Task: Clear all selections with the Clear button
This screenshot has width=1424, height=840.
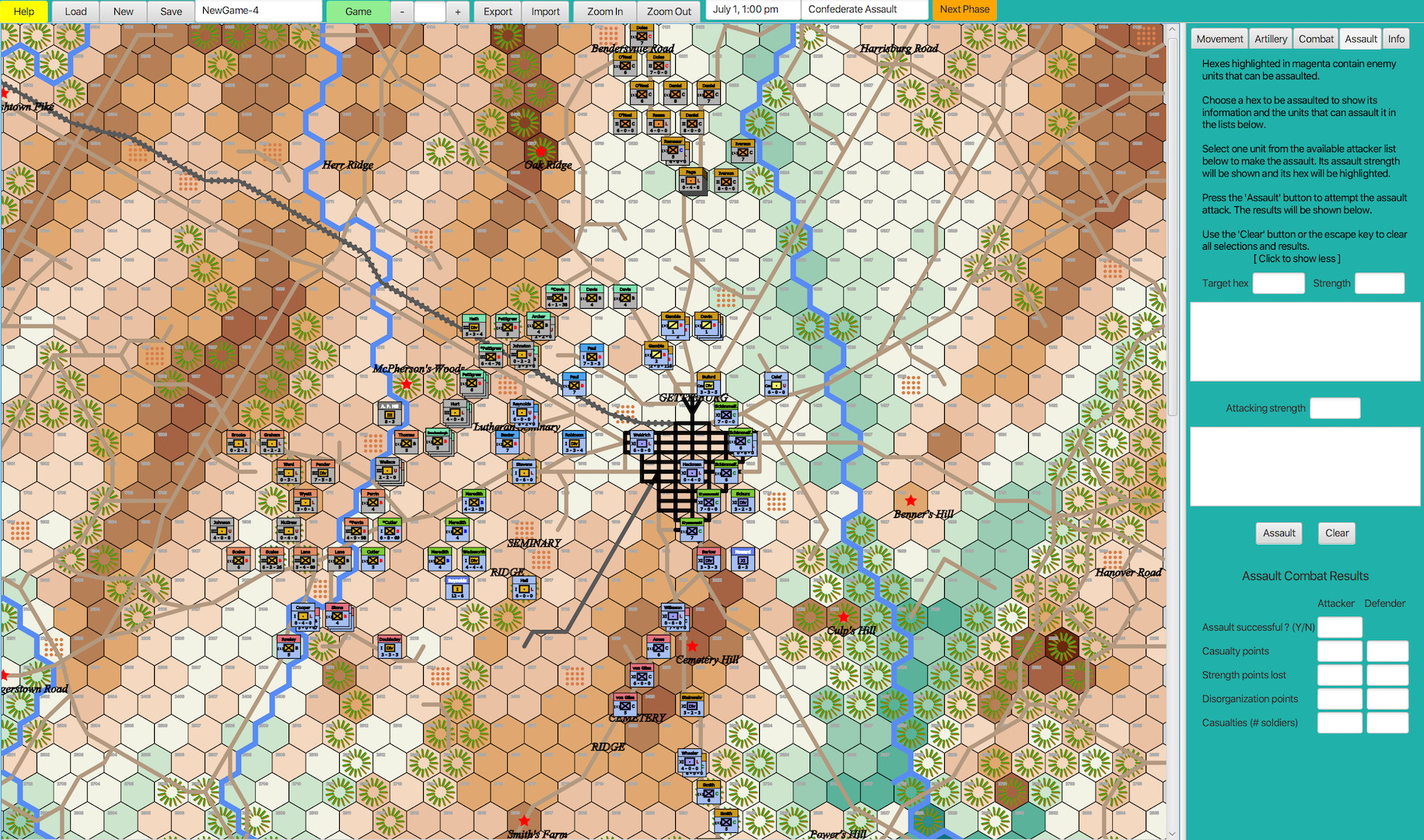Action: pyautogui.click(x=1336, y=533)
